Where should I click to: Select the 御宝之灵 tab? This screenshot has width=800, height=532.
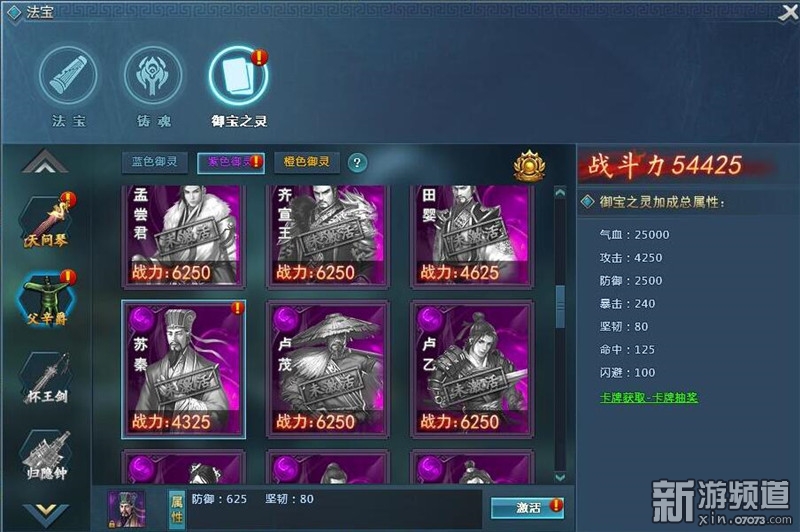(238, 80)
